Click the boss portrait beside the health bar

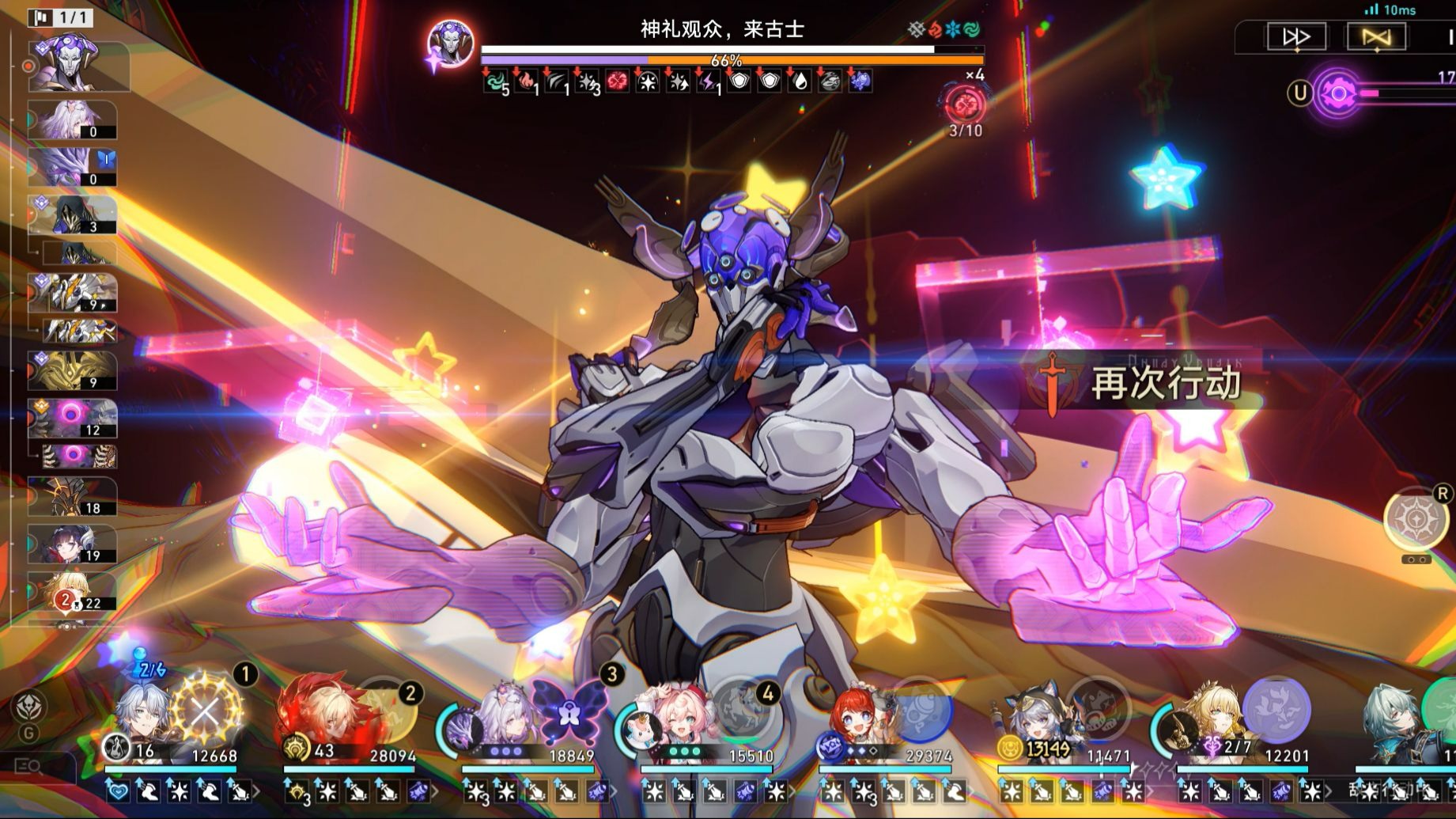(x=451, y=44)
